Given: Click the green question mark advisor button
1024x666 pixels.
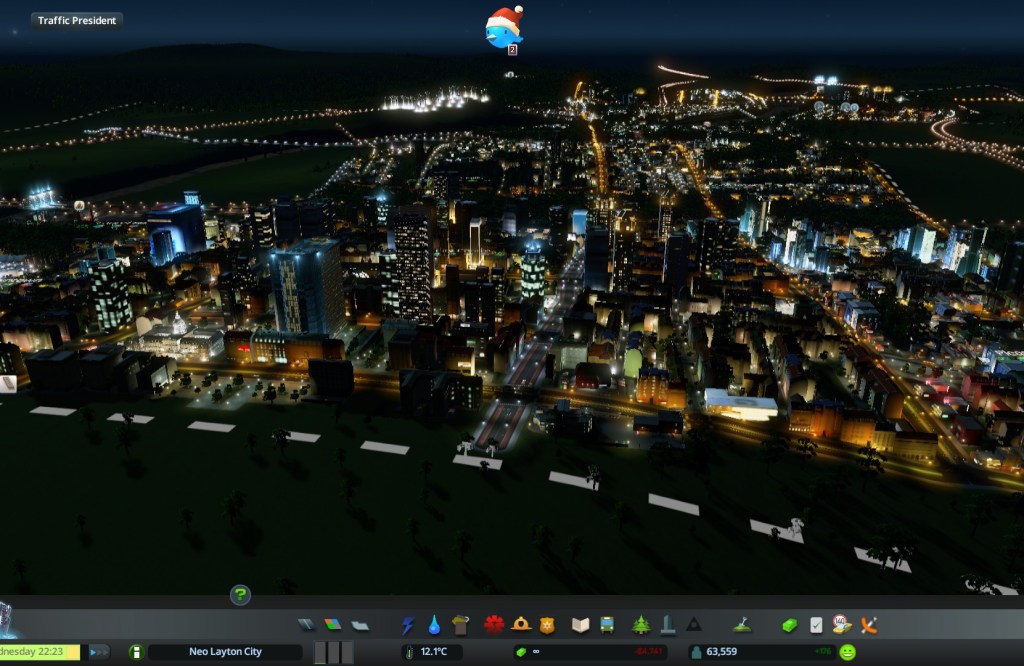Looking at the screenshot, I should click(240, 595).
